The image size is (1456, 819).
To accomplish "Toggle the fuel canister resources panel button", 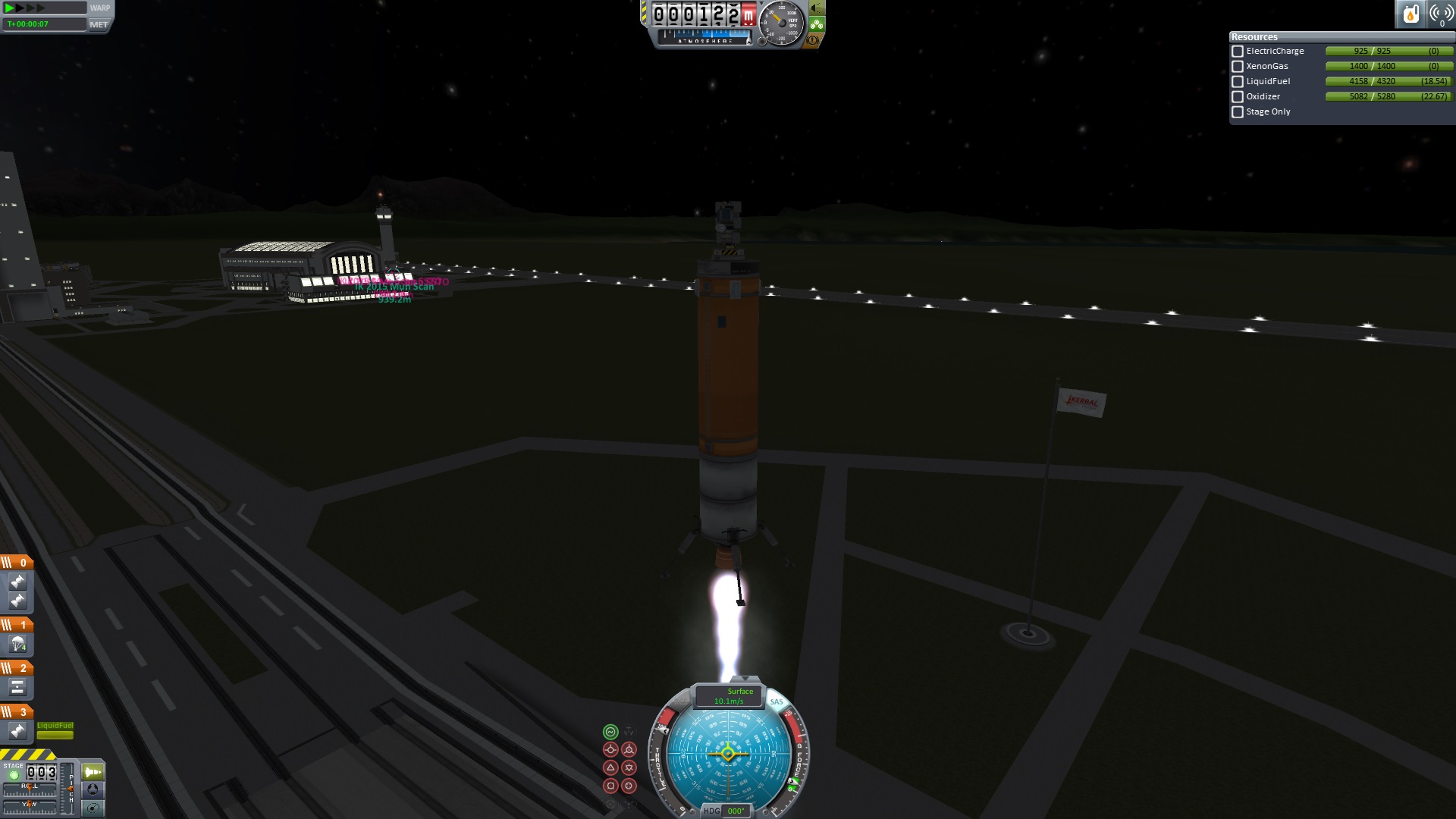I will coord(1410,14).
